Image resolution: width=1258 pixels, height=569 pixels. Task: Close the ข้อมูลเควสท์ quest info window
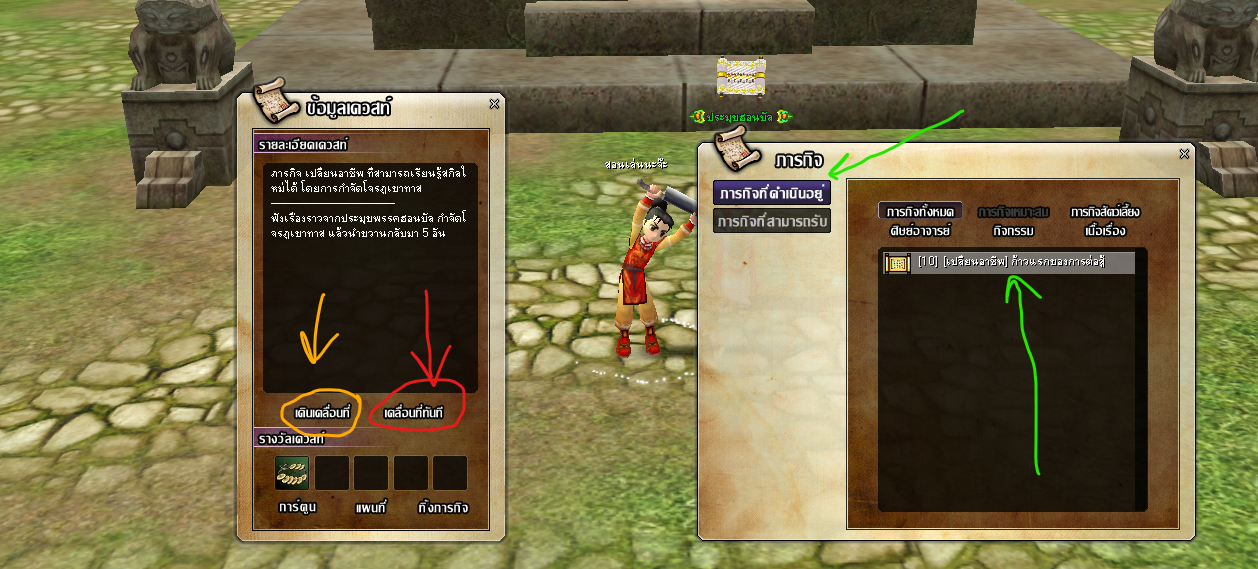click(x=494, y=103)
